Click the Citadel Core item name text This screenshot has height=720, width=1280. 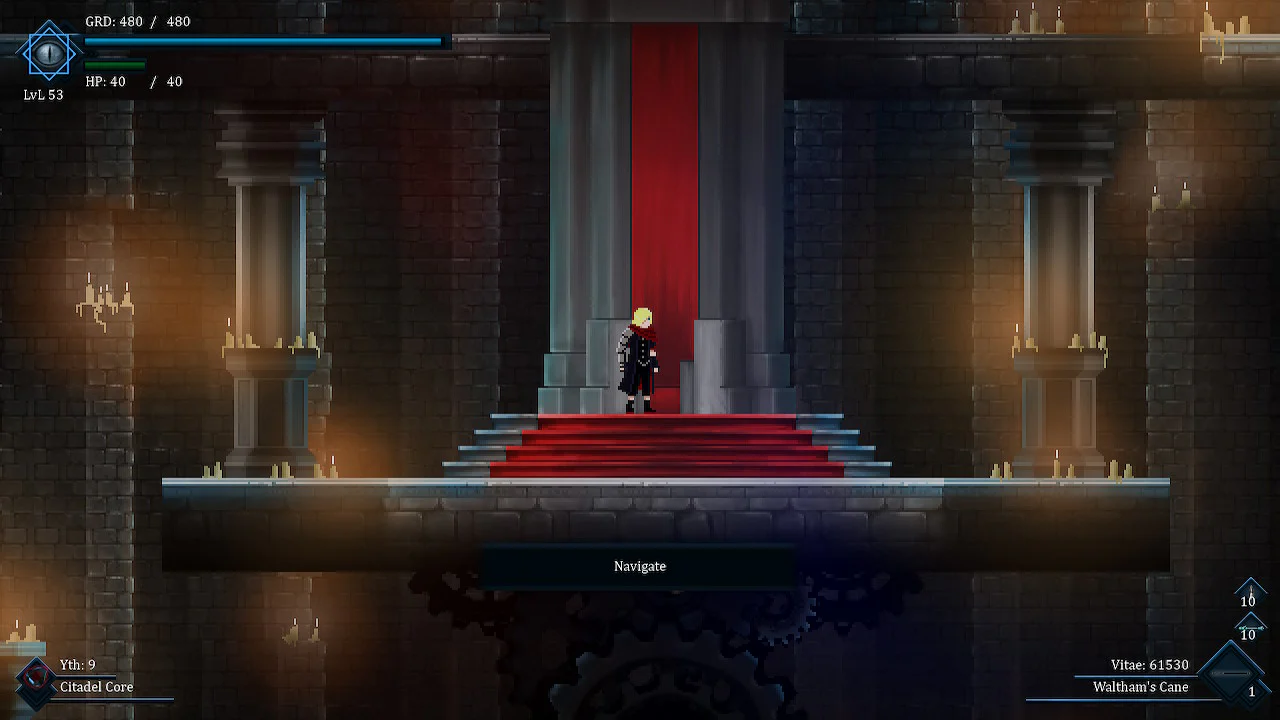click(95, 687)
